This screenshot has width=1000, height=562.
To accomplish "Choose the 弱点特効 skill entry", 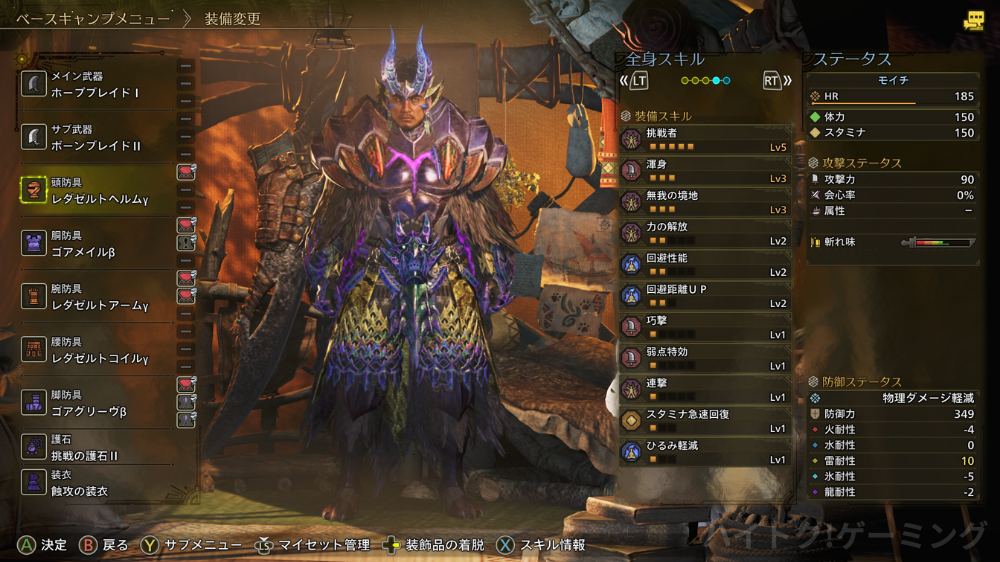I will 704,358.
